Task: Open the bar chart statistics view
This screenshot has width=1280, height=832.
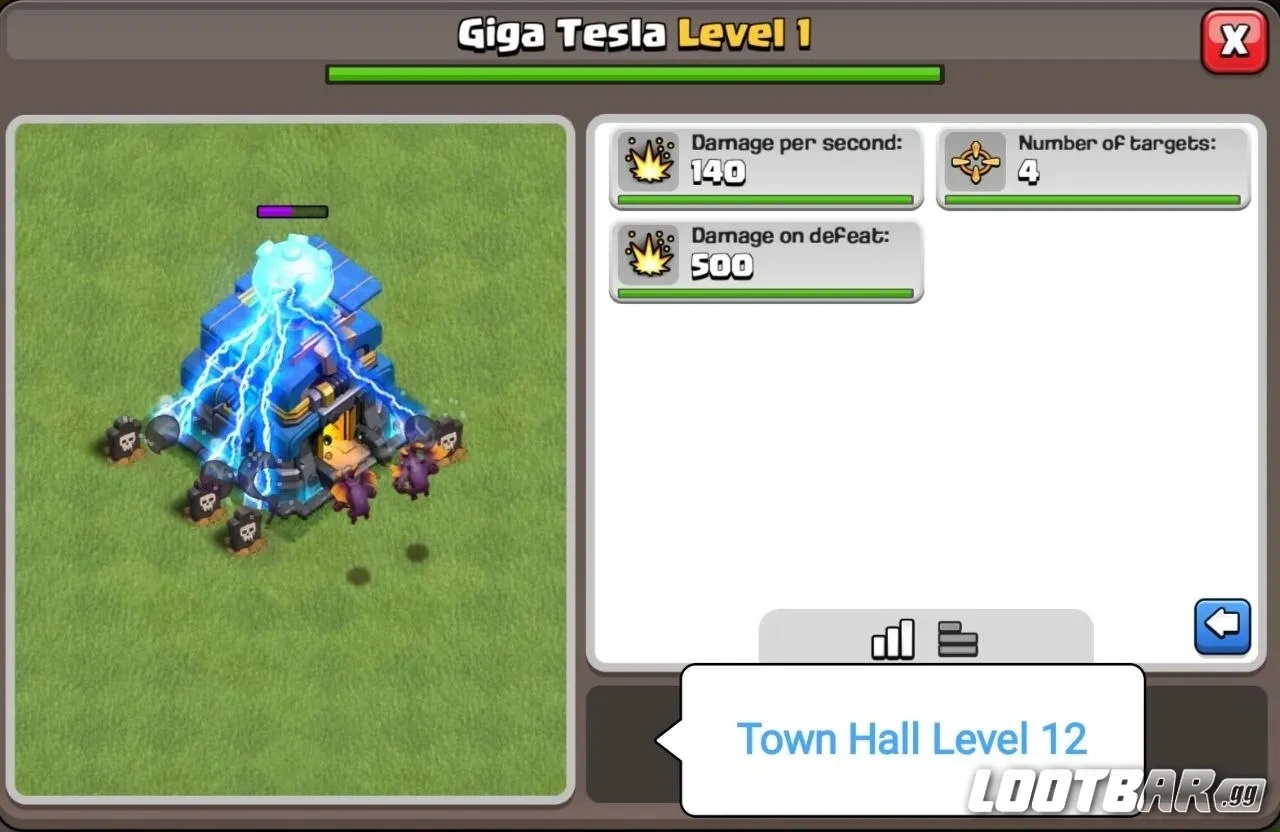Action: click(891, 639)
